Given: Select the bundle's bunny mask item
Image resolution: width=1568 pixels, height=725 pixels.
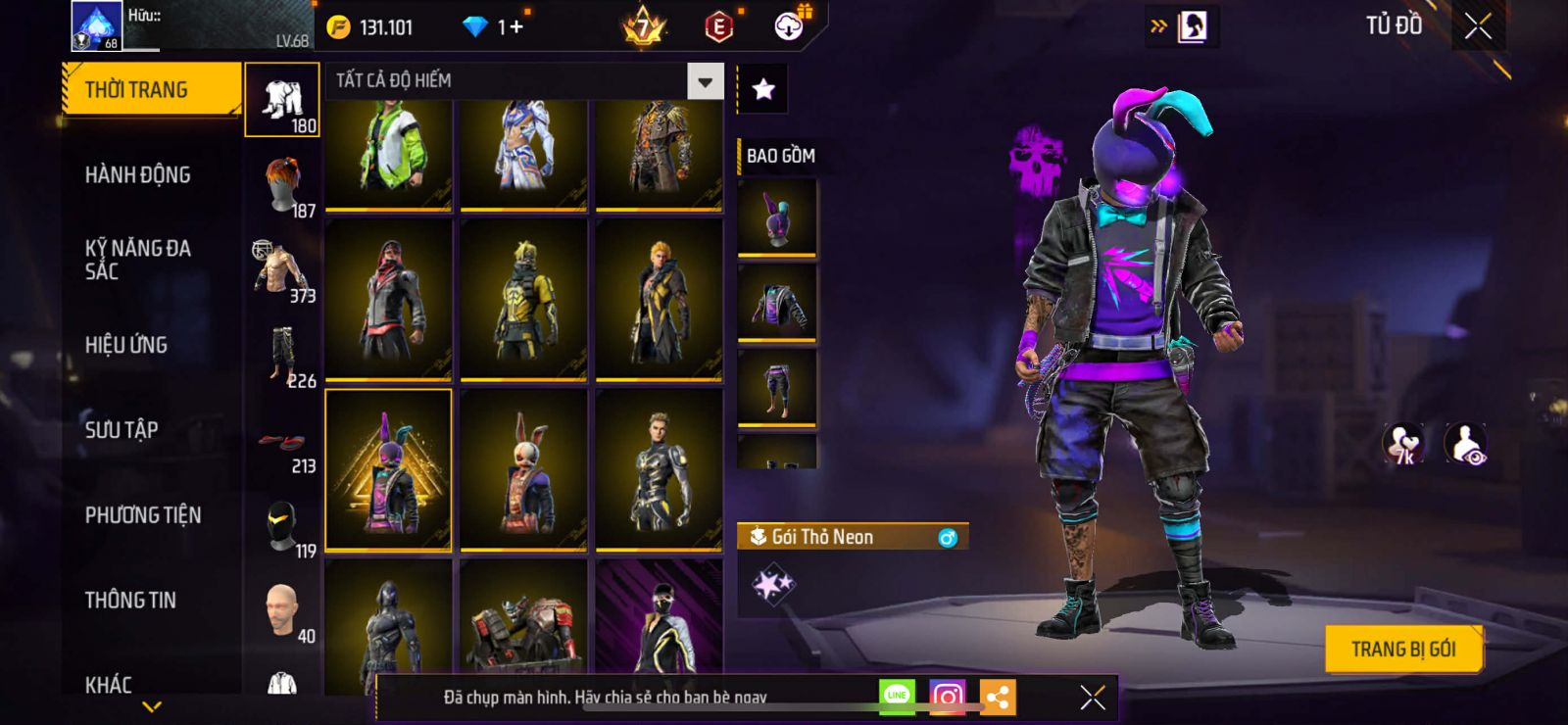Looking at the screenshot, I should (x=776, y=217).
